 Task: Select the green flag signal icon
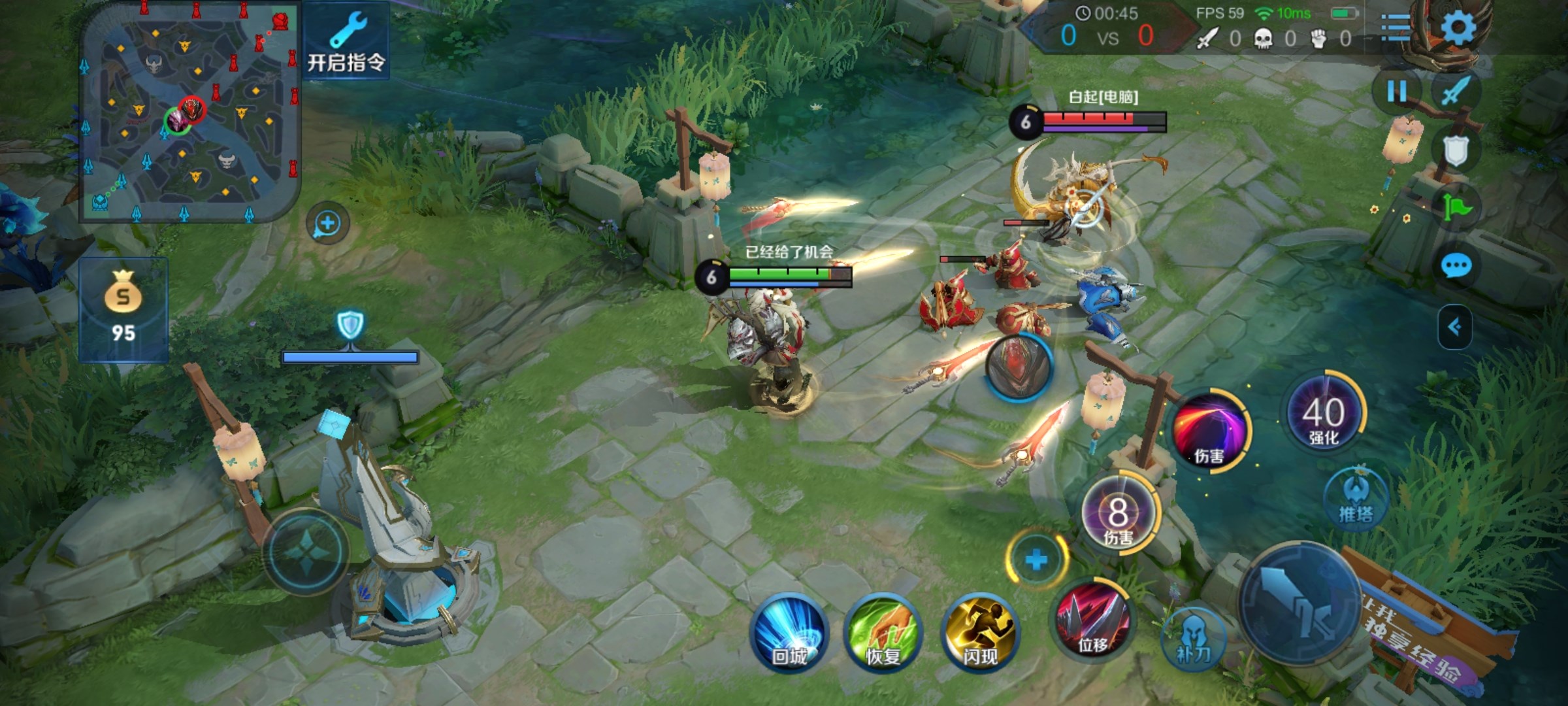pyautogui.click(x=1456, y=208)
